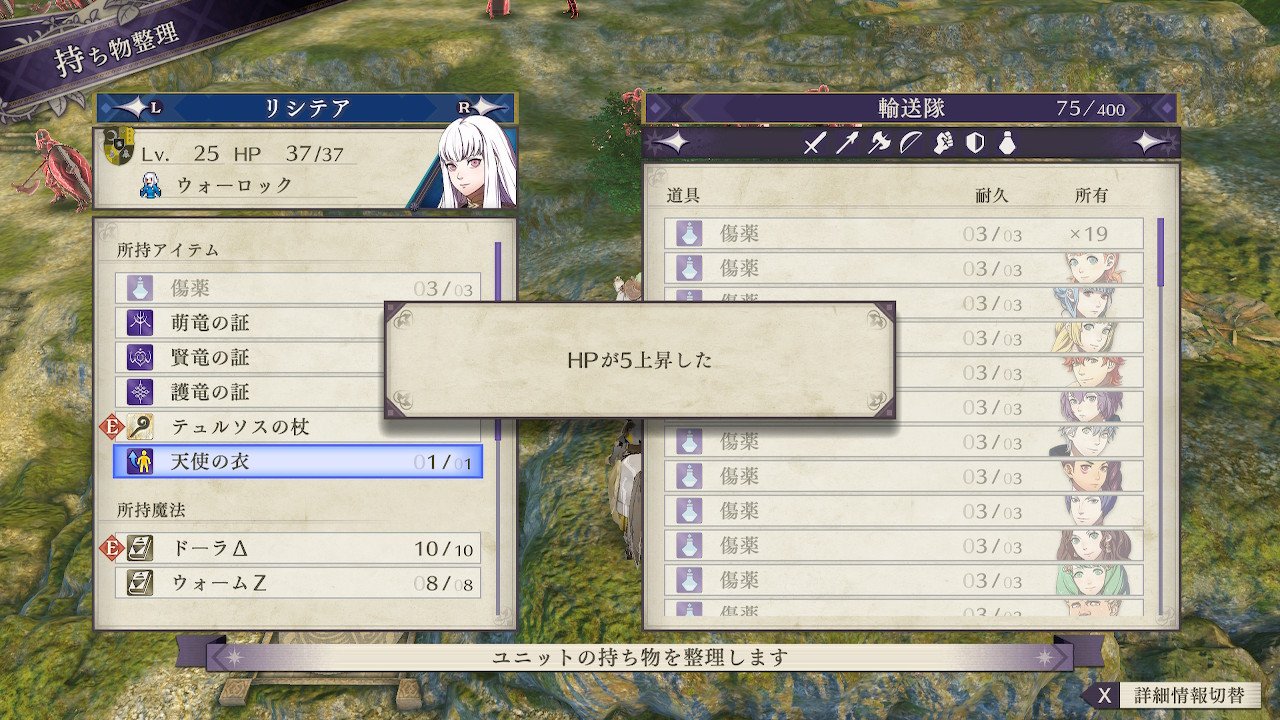Select the equipped テュルソスの杖 staff
This screenshot has height=720, width=1280.
tap(297, 427)
